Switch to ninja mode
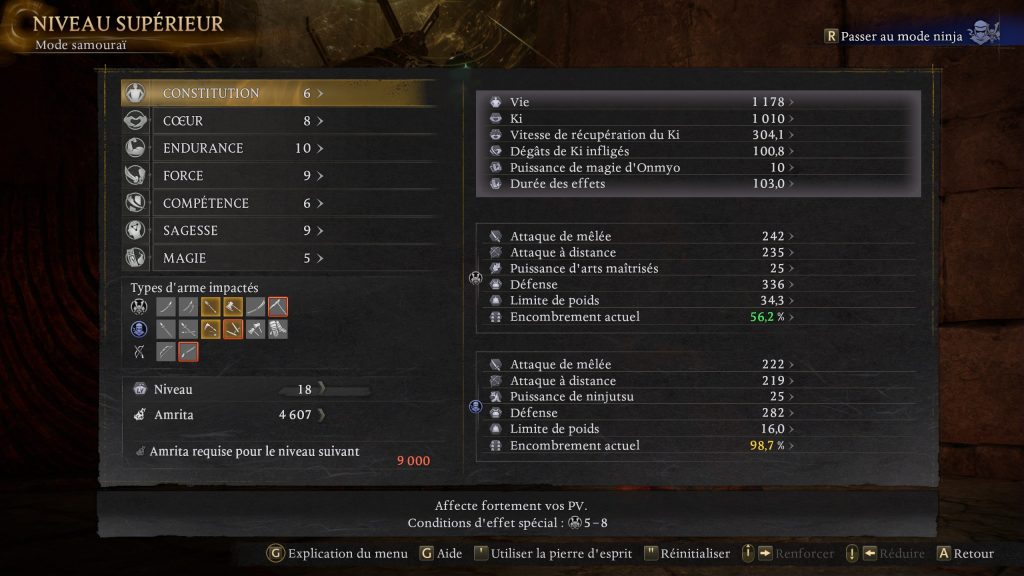The image size is (1024, 576). (902, 36)
